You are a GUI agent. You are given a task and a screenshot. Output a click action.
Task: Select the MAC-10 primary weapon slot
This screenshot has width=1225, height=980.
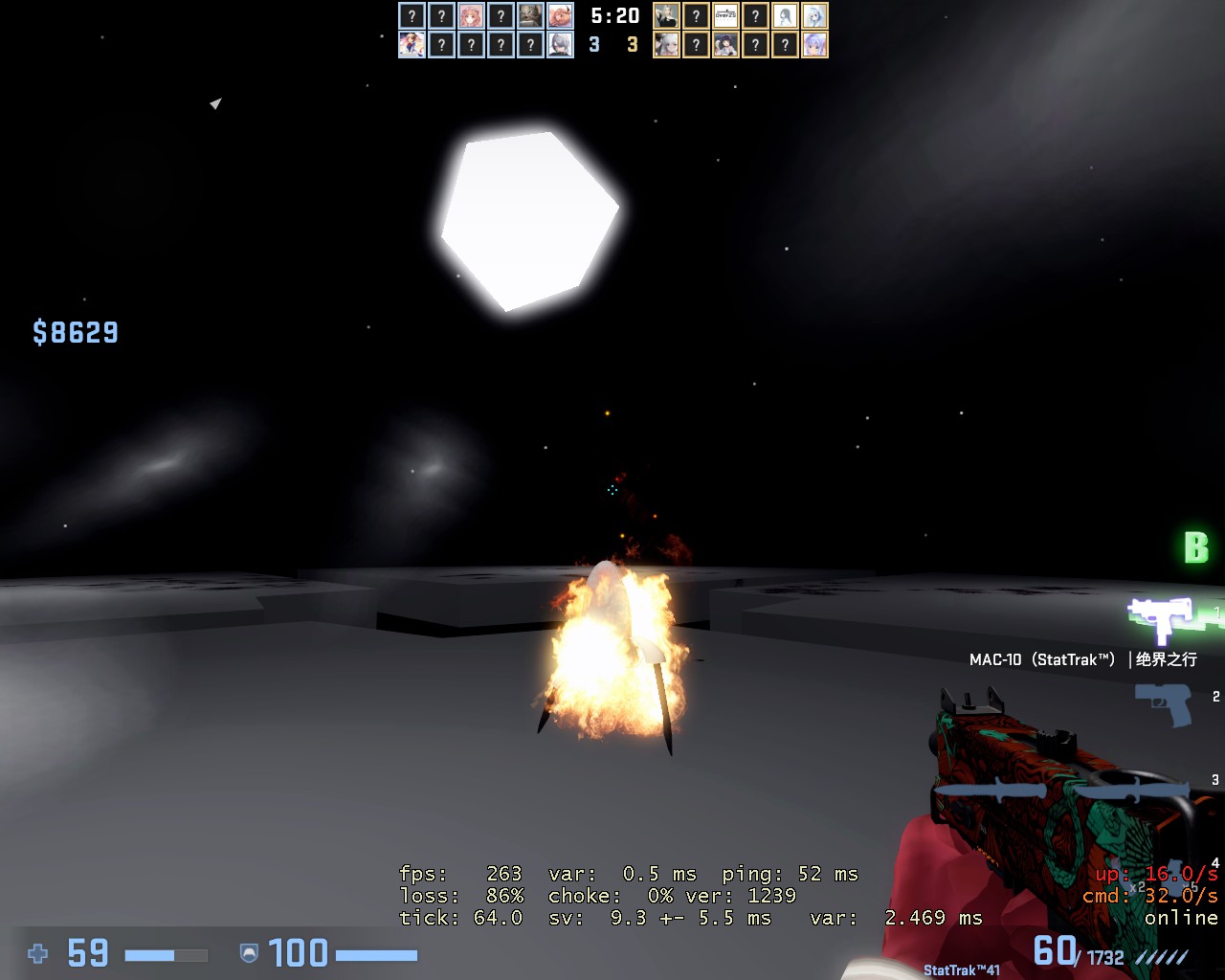[1160, 619]
